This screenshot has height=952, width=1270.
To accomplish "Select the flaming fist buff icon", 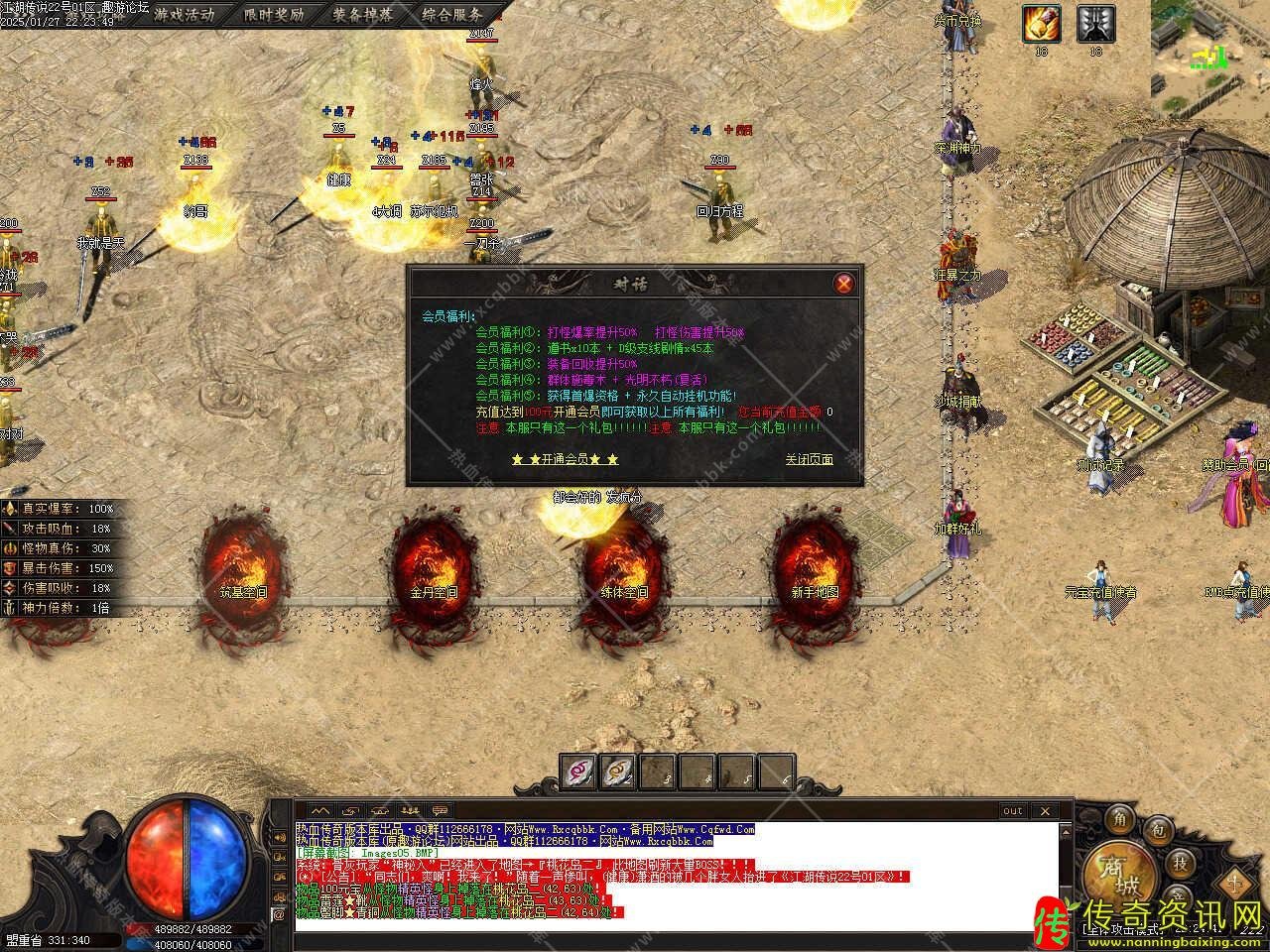I will (x=1042, y=23).
